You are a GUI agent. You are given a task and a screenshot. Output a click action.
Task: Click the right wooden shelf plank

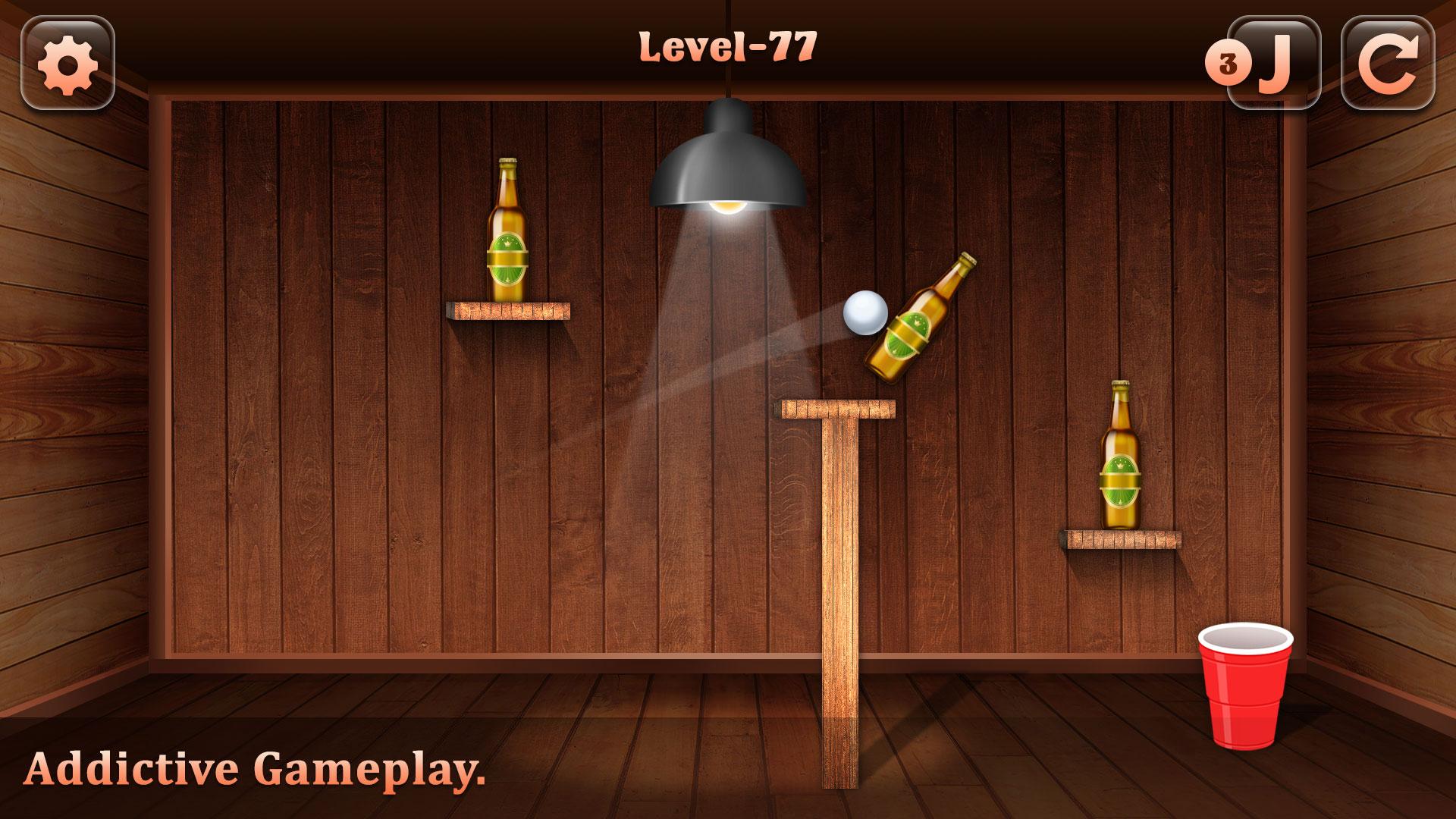[1120, 538]
